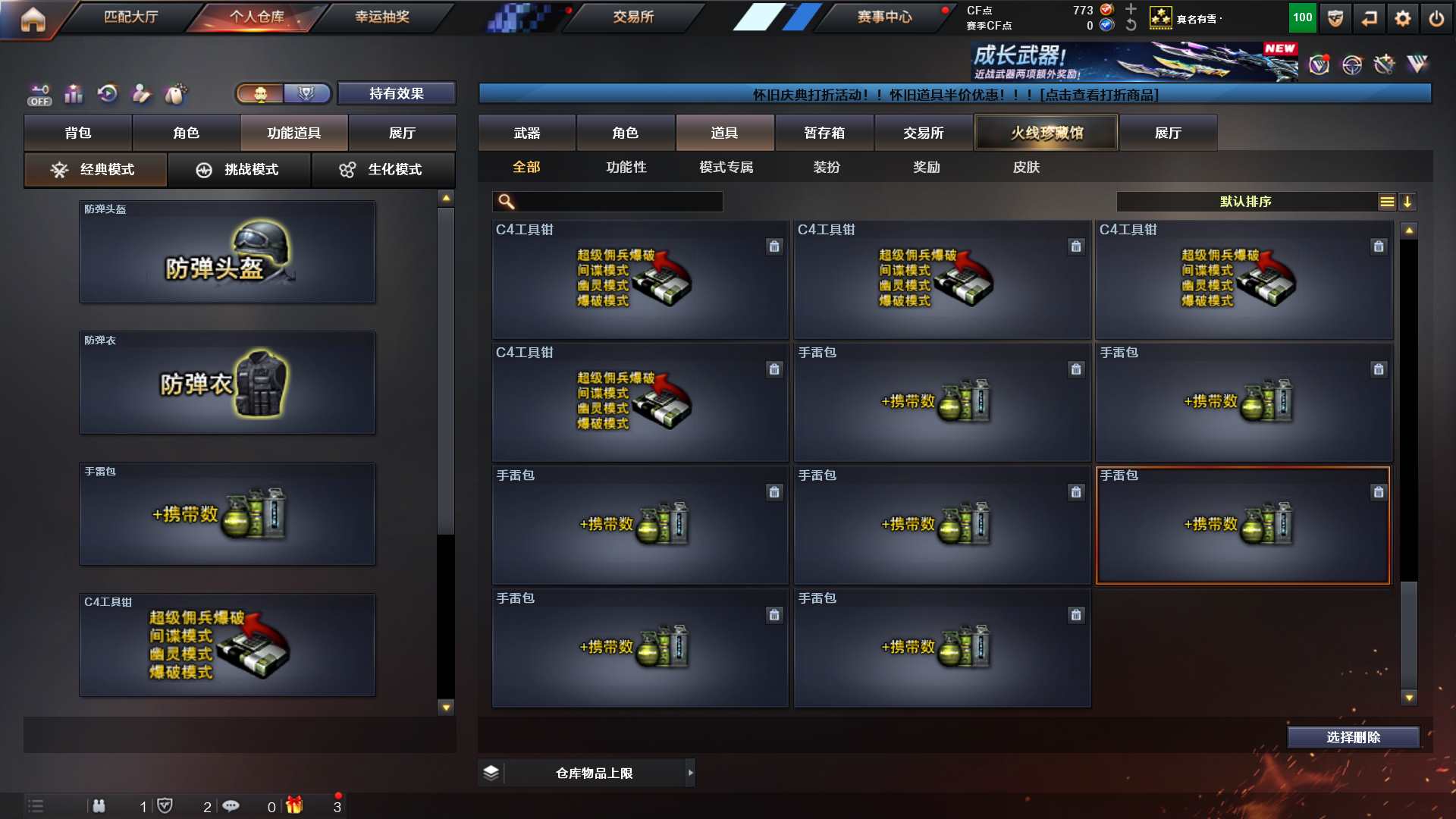Open the 交易所 top menu
Viewport: 1456px width, 819px height.
pyautogui.click(x=633, y=17)
